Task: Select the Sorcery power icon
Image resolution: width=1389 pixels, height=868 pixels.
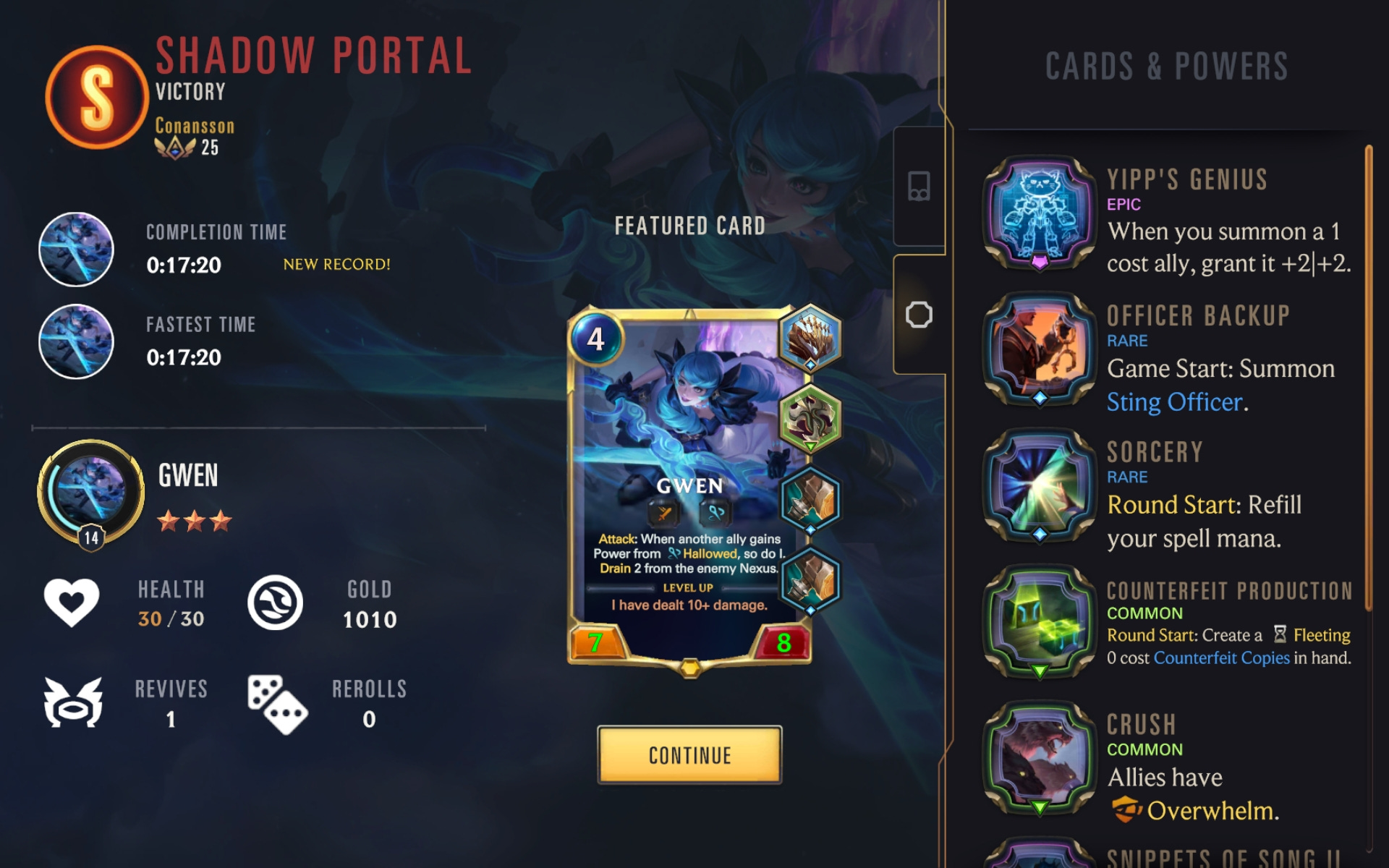Action: [x=1040, y=486]
